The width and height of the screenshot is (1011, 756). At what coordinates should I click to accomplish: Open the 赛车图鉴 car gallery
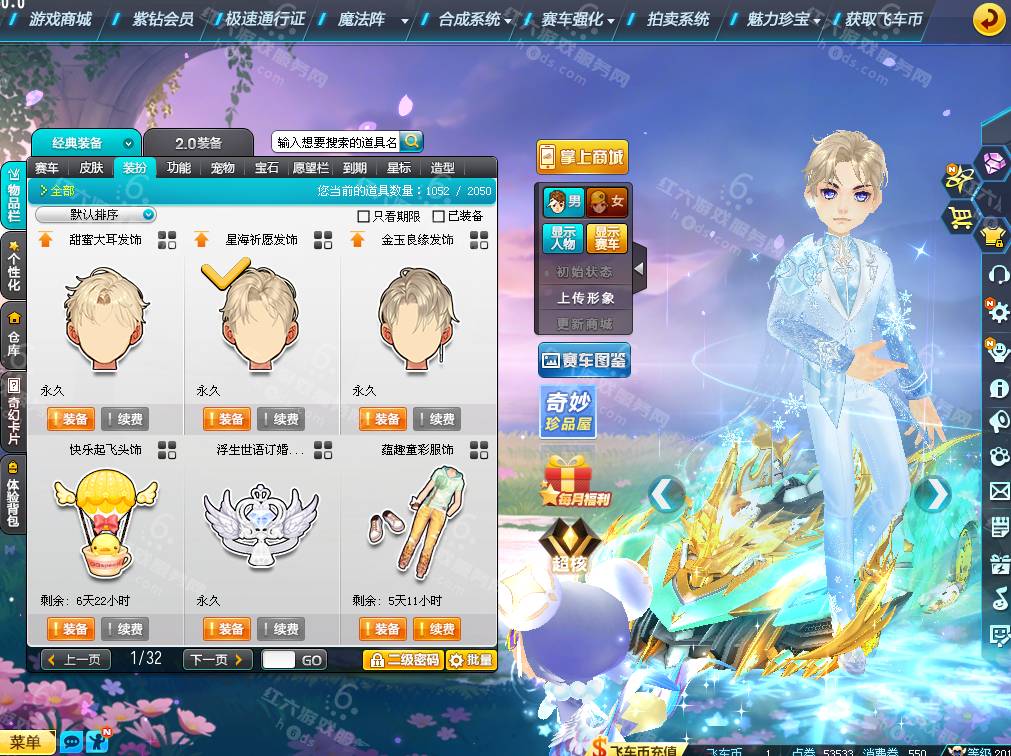[584, 360]
